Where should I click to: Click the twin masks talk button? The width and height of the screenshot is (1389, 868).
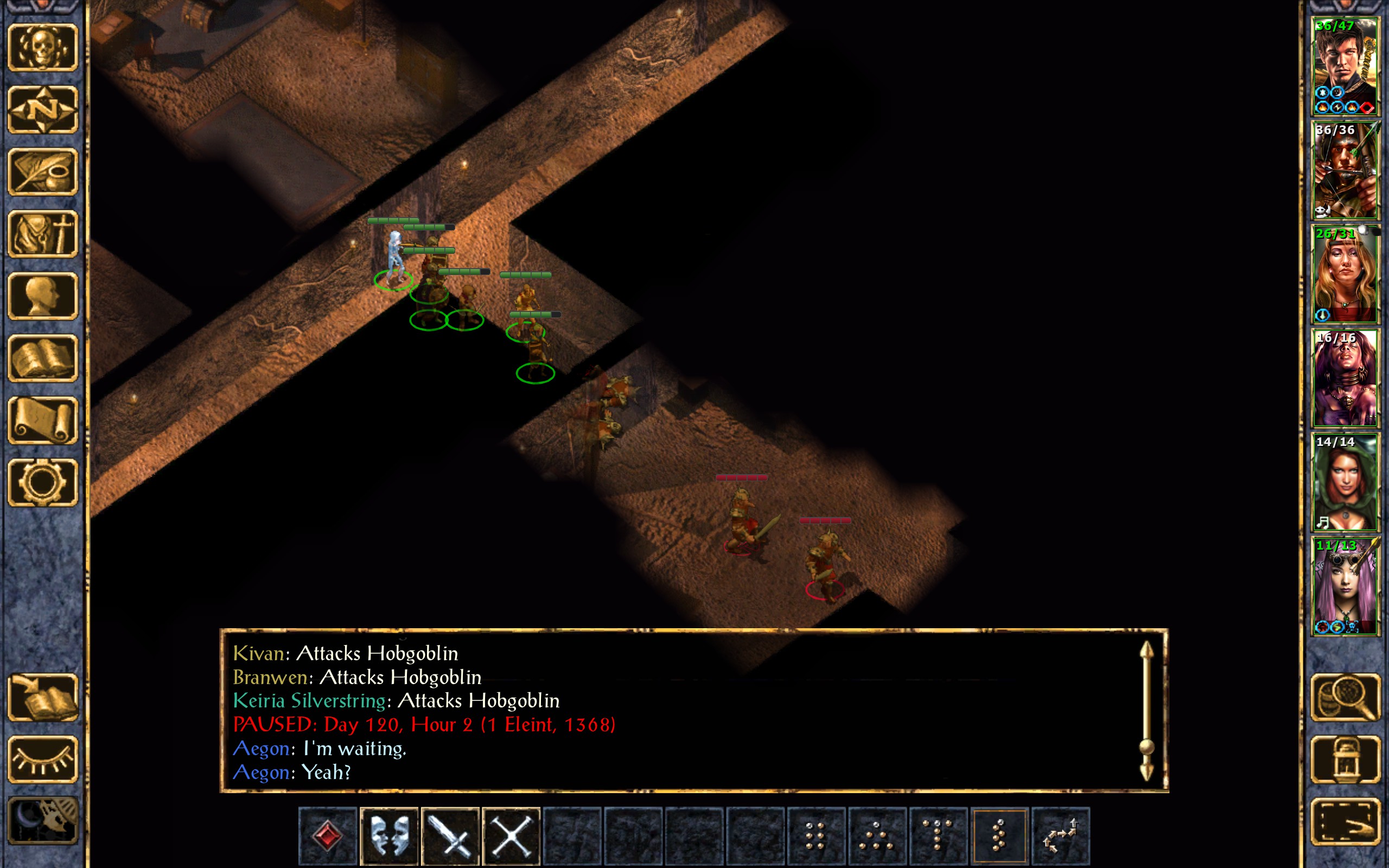389,836
